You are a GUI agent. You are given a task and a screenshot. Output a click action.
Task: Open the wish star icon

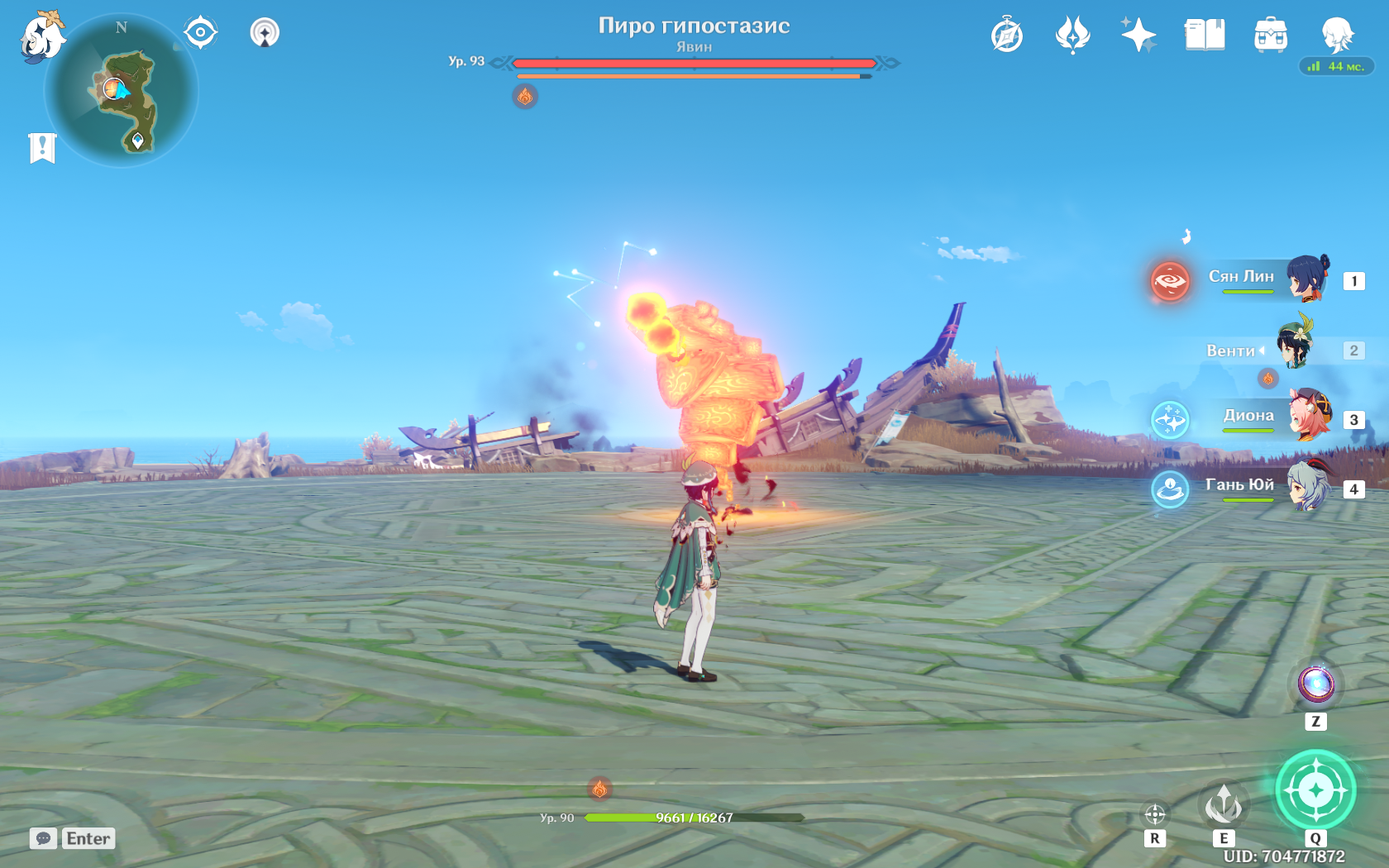pos(1138,36)
